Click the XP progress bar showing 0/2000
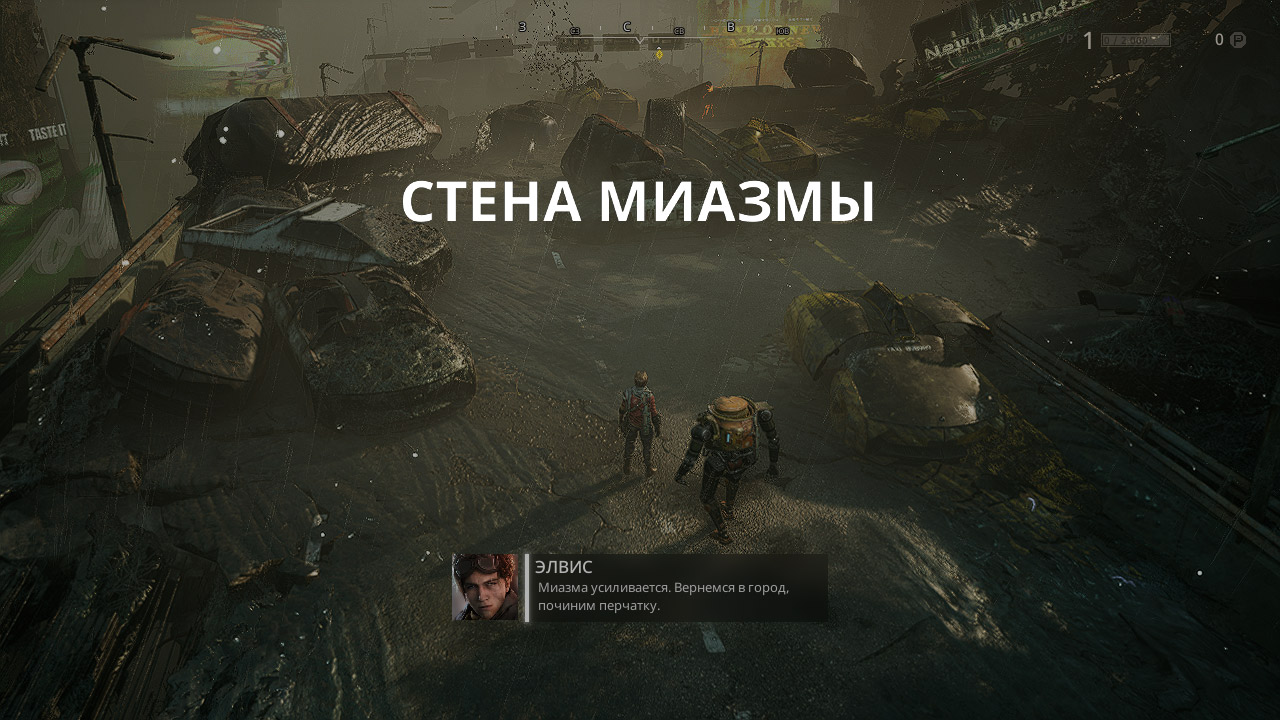 point(1135,40)
